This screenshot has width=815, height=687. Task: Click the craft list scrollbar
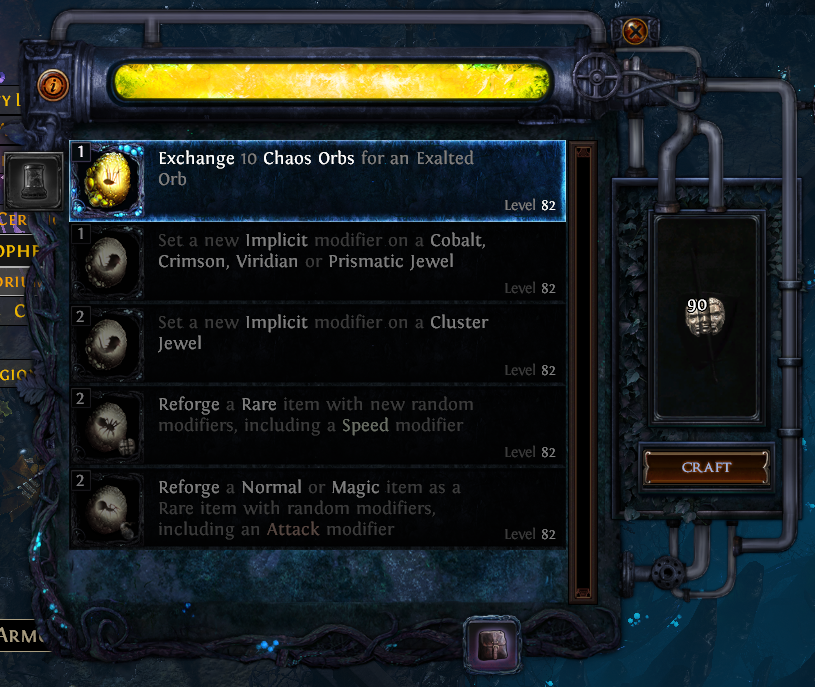point(581,370)
